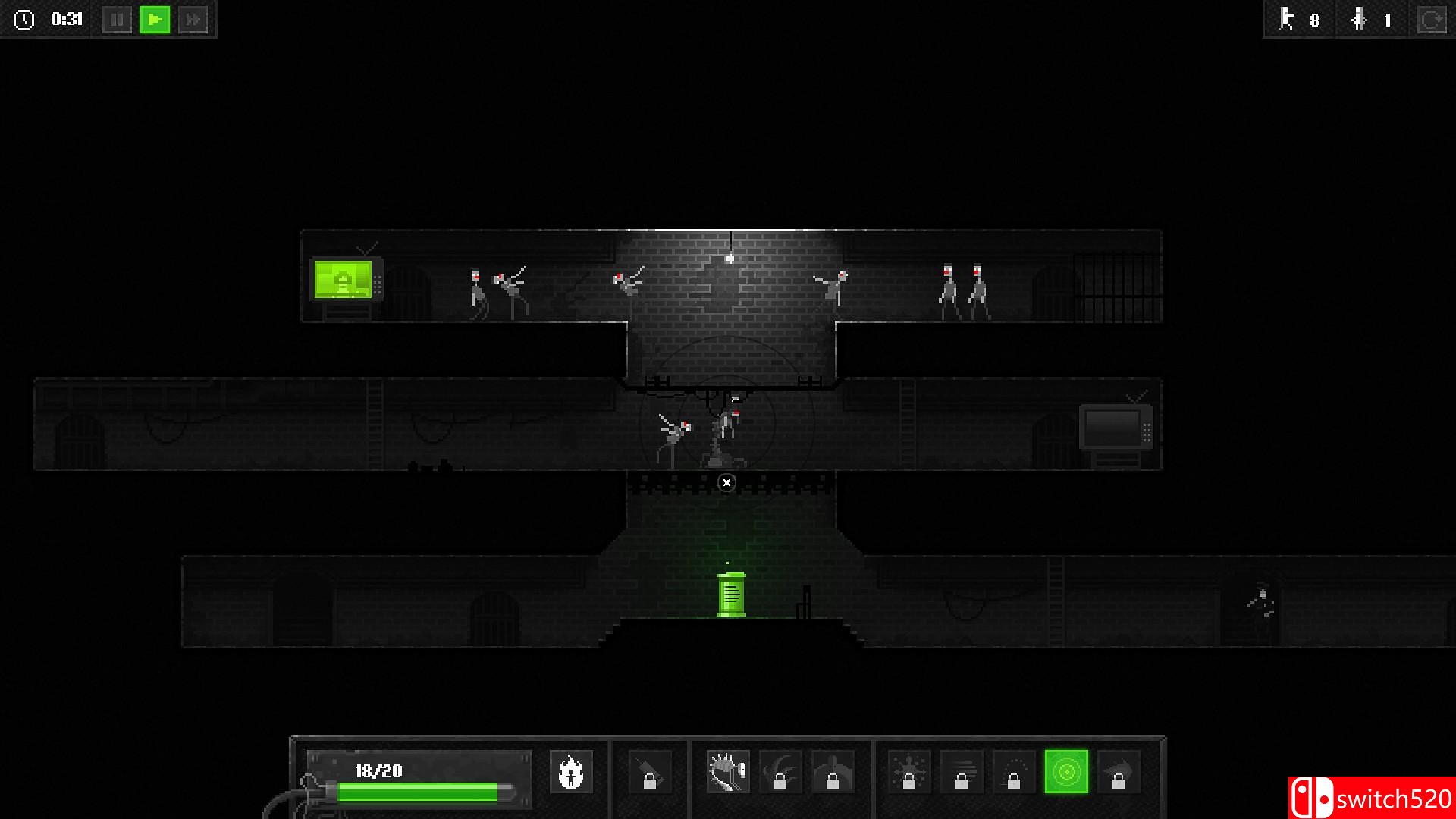Click the locked tank zombie mutation icon

click(x=833, y=773)
